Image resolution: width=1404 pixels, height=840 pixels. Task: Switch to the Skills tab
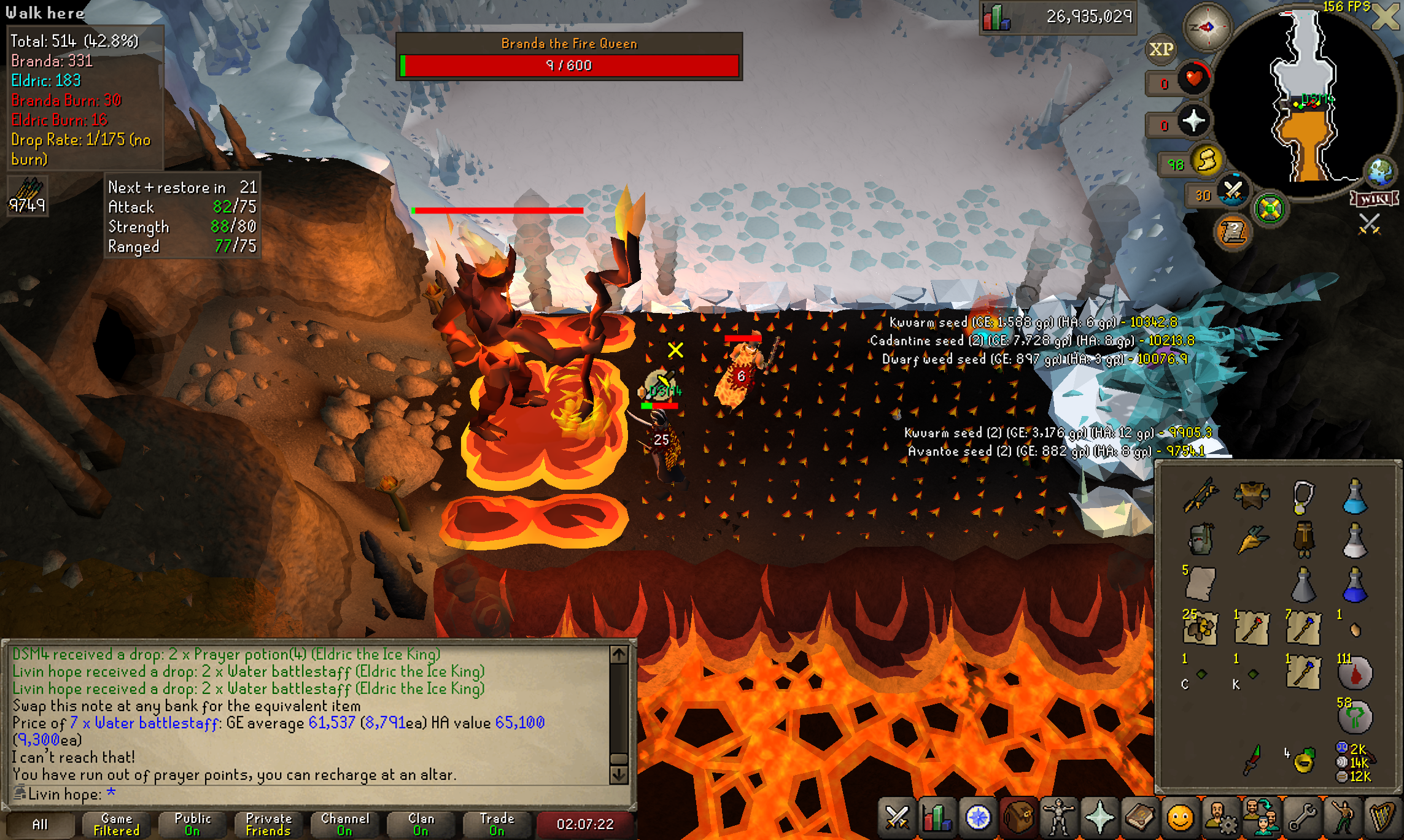point(937,818)
